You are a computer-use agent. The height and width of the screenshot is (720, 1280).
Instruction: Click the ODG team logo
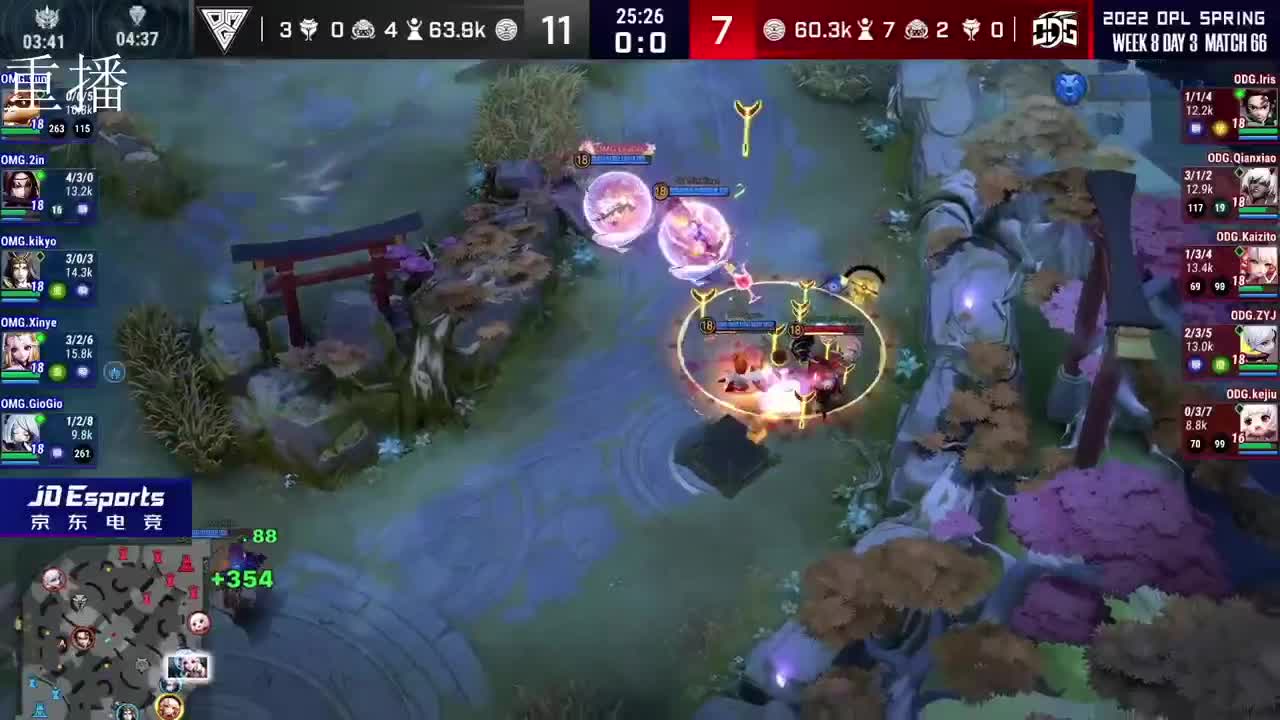point(1055,30)
